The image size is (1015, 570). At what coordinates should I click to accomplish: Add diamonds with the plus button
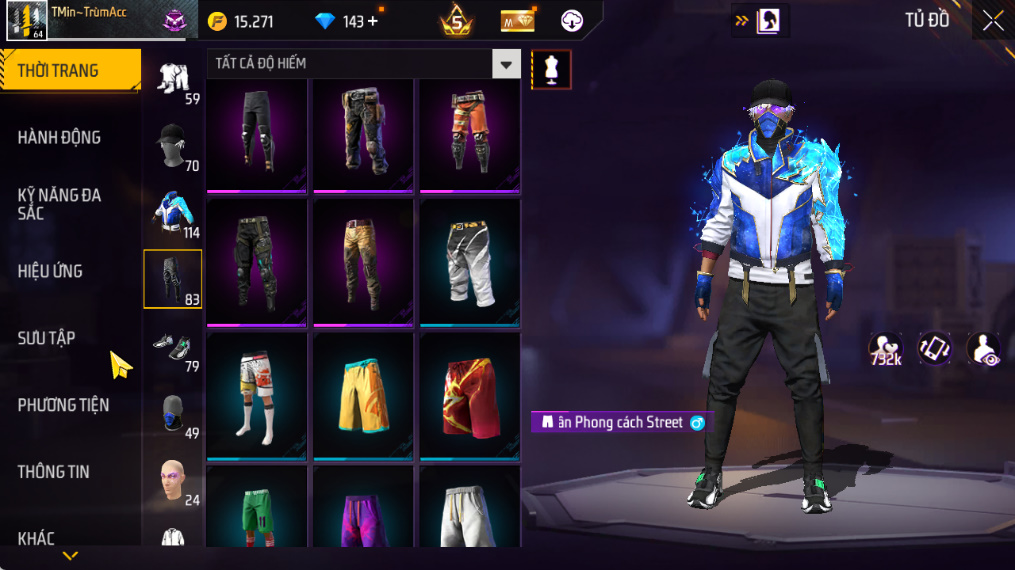(x=373, y=21)
